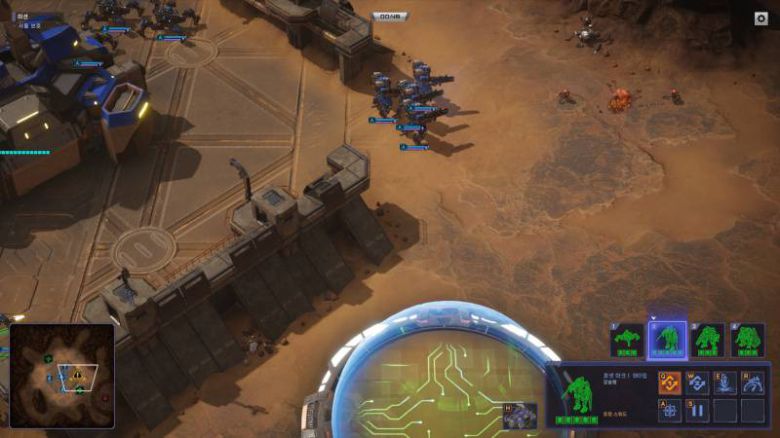Activate the orange Q ability
This screenshot has height=438, width=780.
coord(669,382)
